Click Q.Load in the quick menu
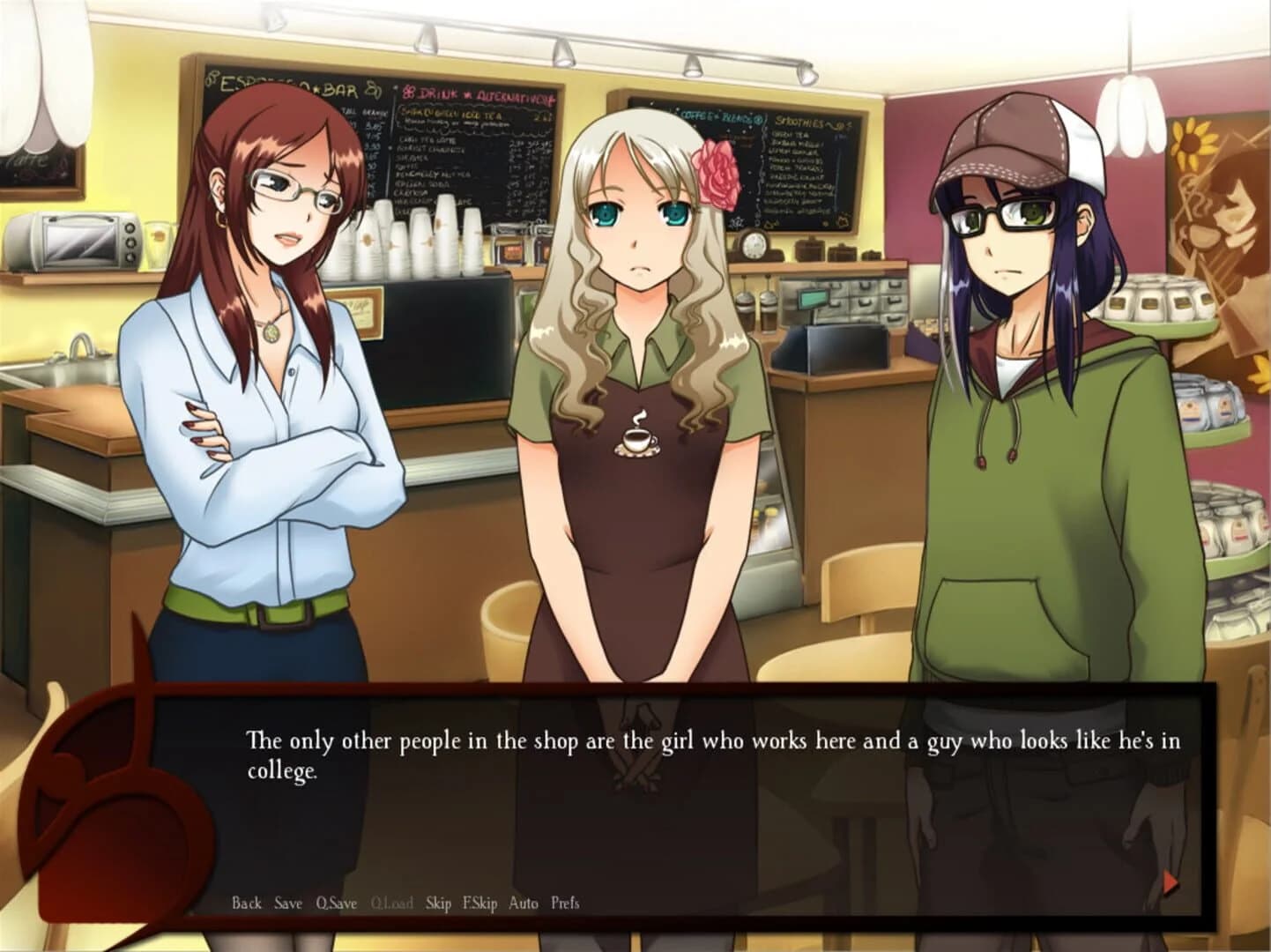 click(391, 904)
